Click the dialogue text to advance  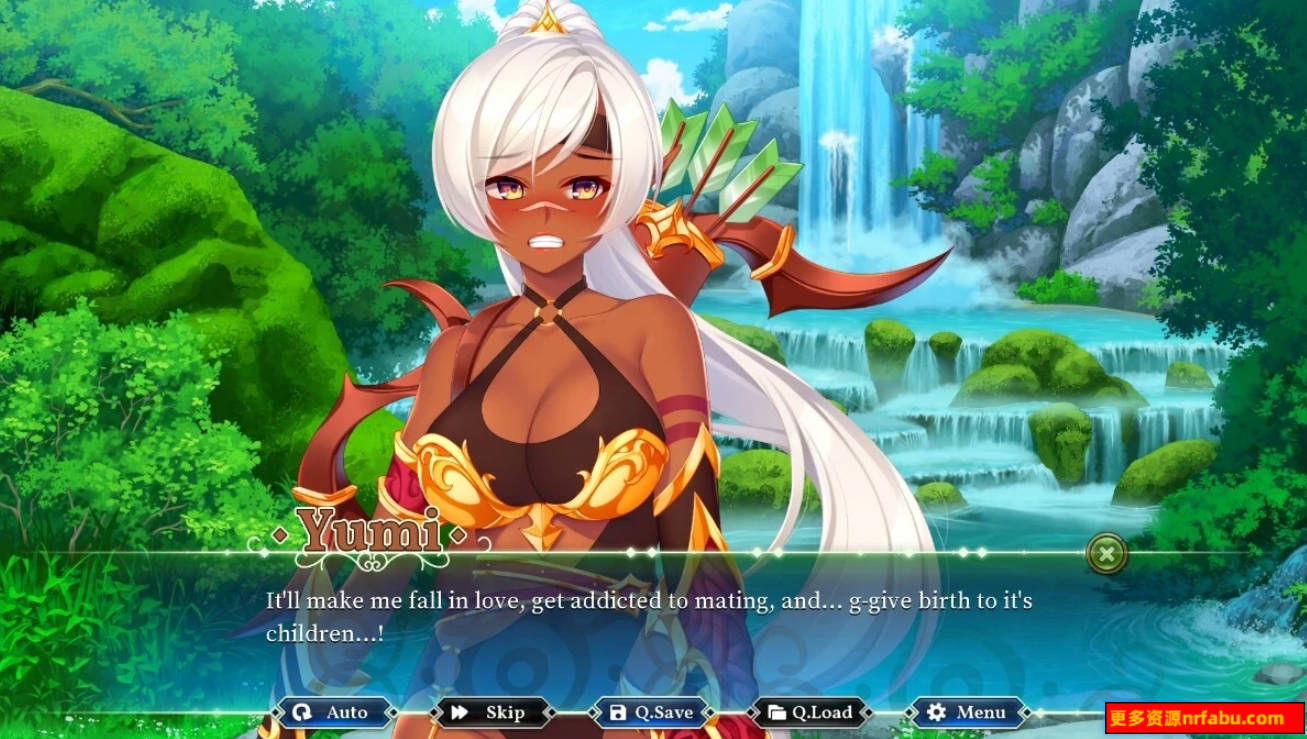click(x=648, y=615)
